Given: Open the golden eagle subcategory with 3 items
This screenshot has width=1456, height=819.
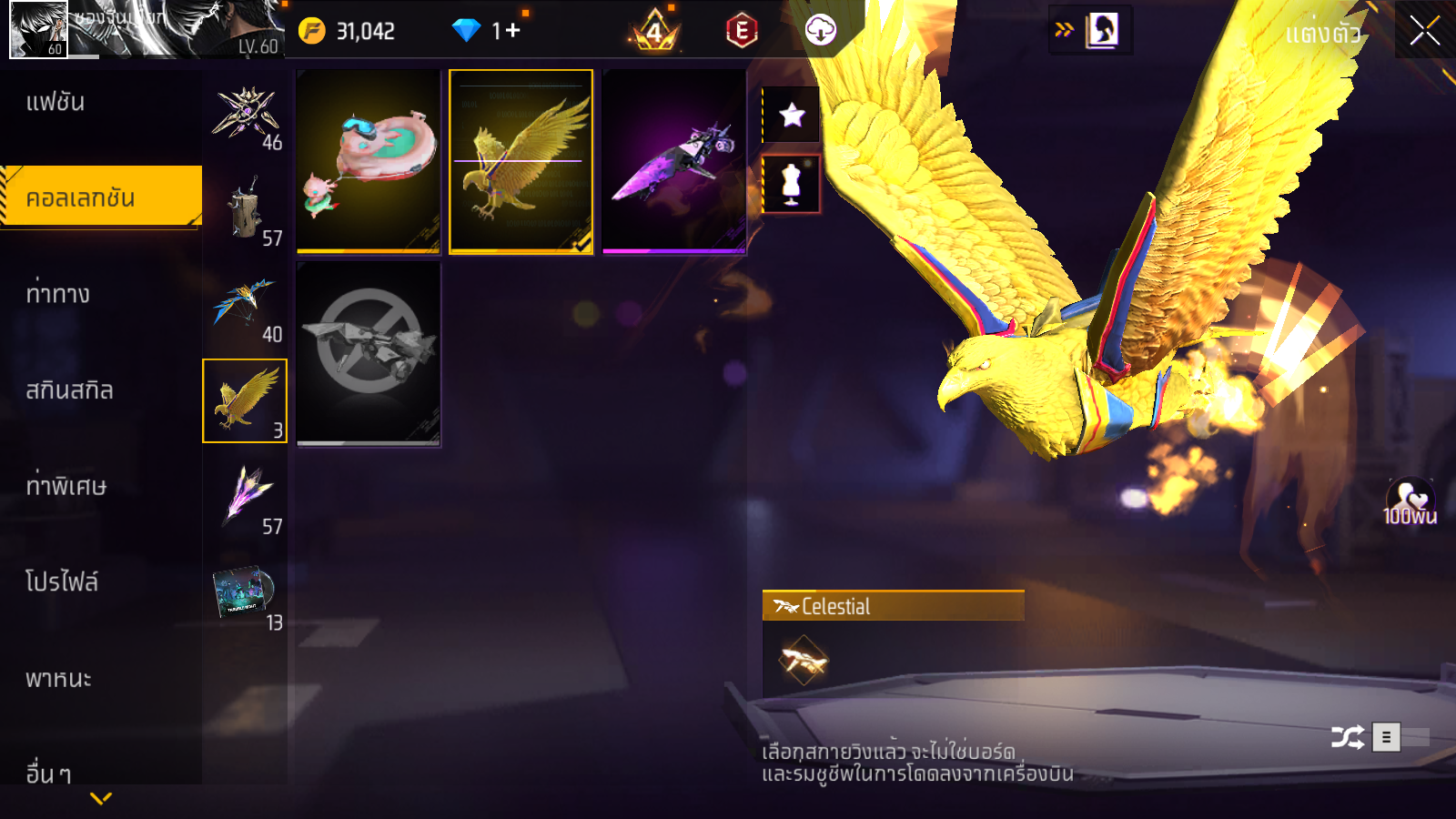Looking at the screenshot, I should coord(244,400).
